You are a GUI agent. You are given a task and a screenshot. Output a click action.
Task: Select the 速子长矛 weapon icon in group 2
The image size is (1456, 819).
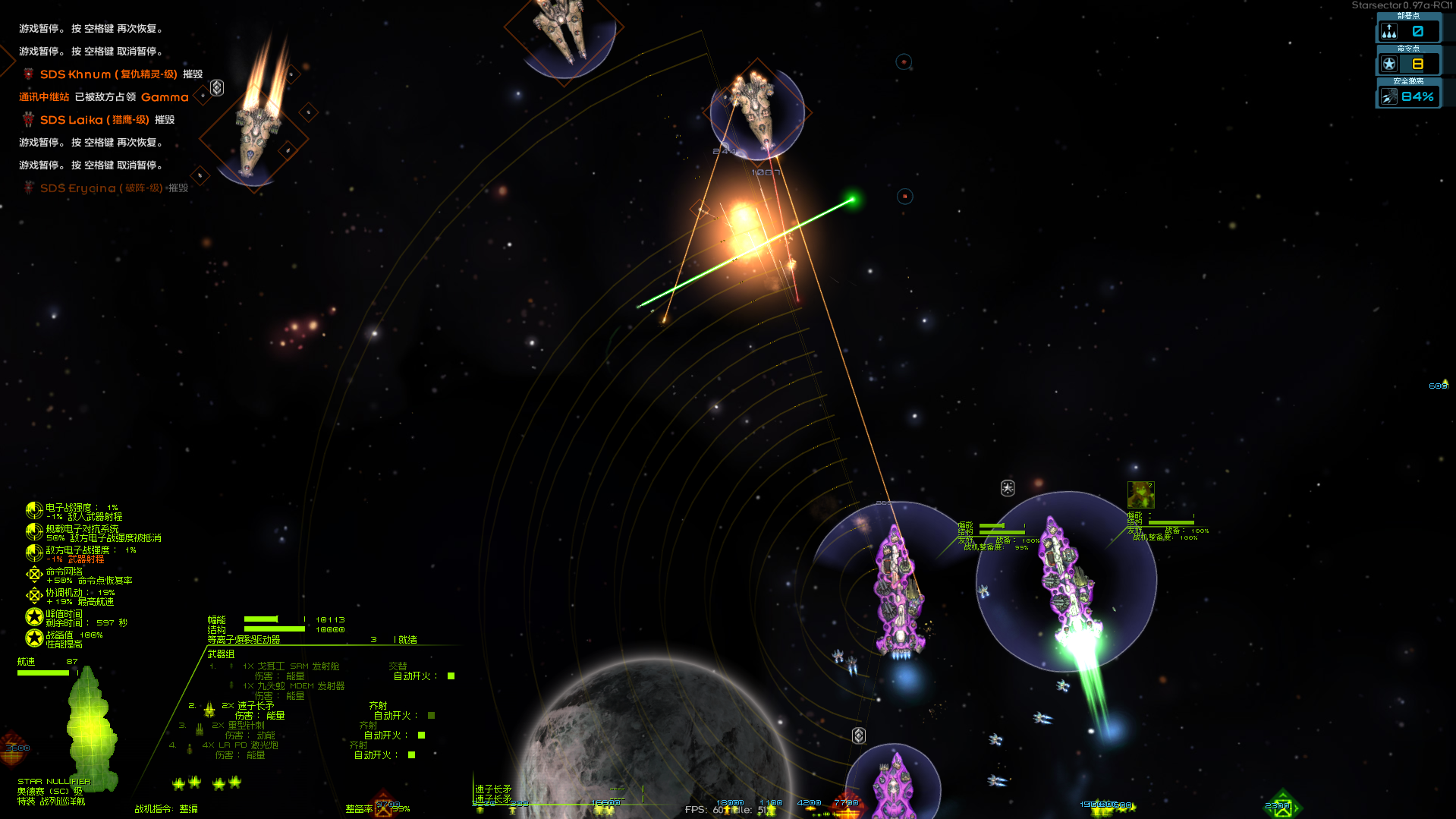[x=209, y=710]
